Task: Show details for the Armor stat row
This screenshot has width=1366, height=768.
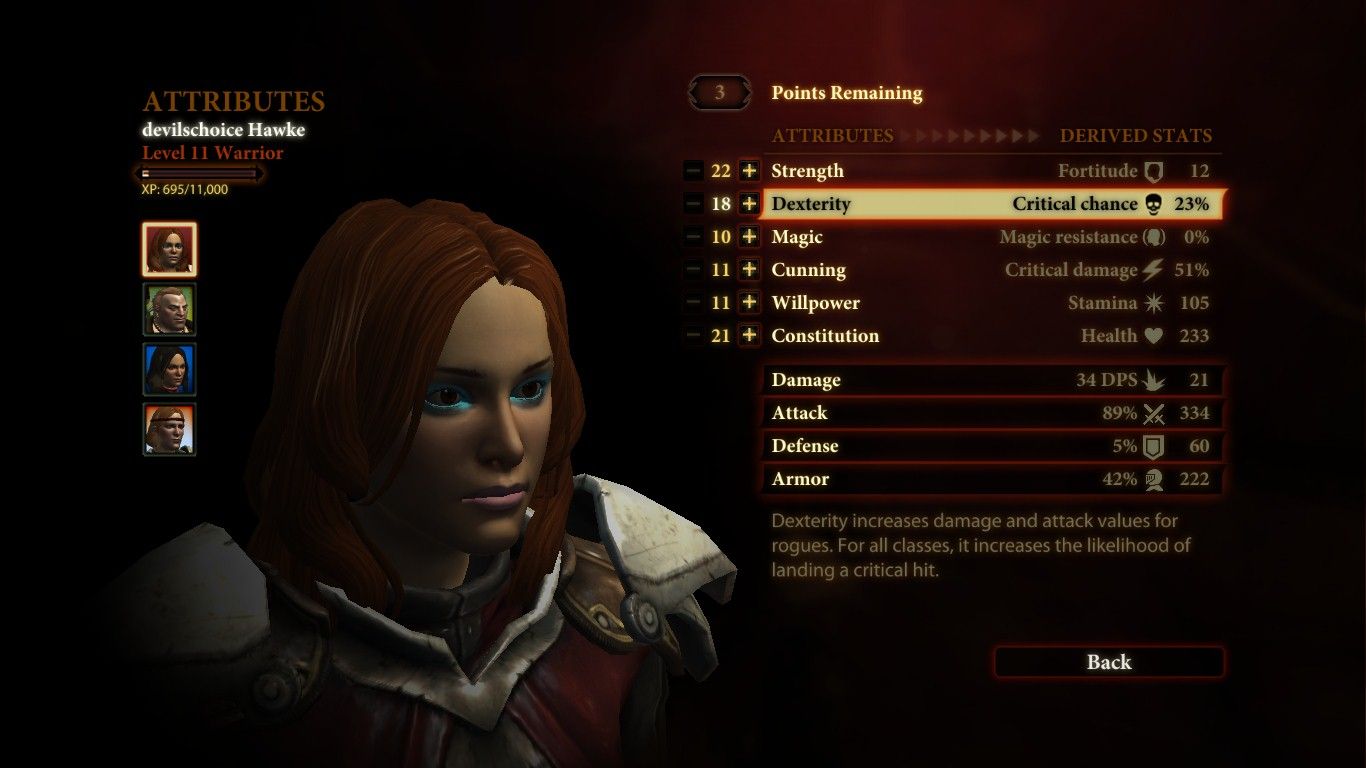Action: (992, 479)
